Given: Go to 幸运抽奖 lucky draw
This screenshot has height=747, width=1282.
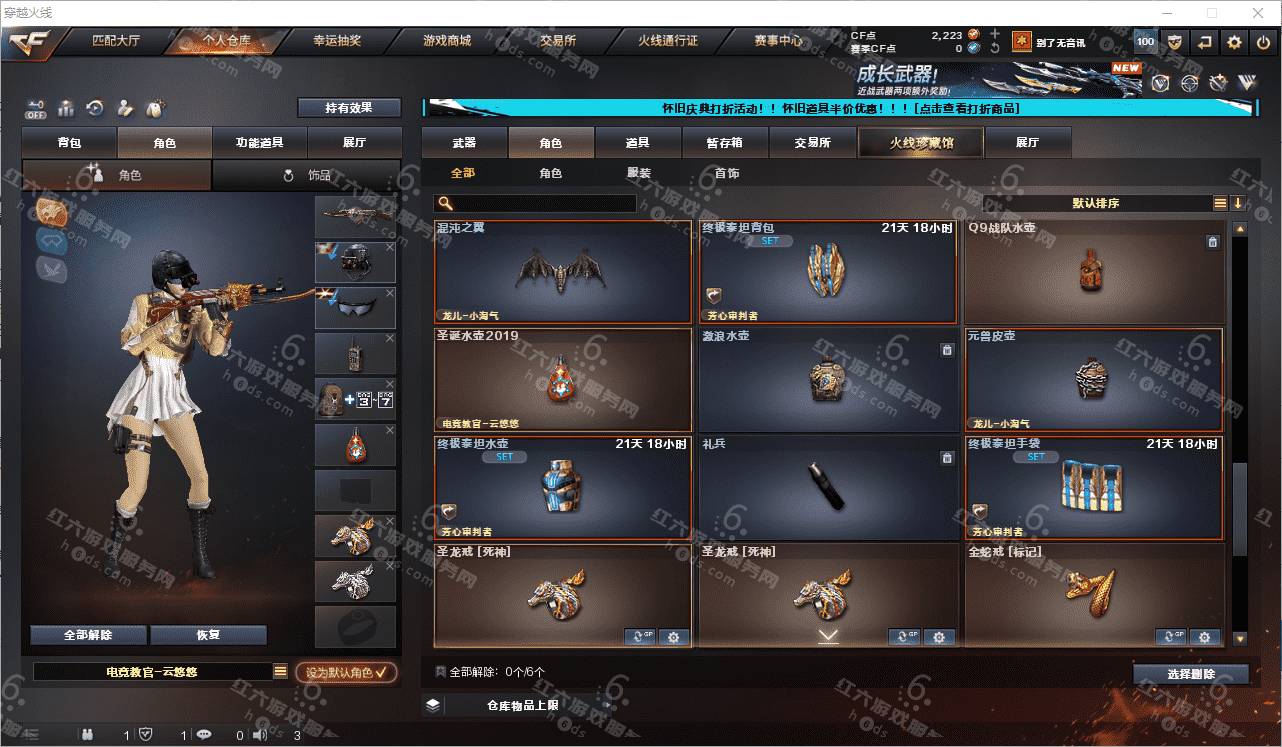Looking at the screenshot, I should click(337, 41).
